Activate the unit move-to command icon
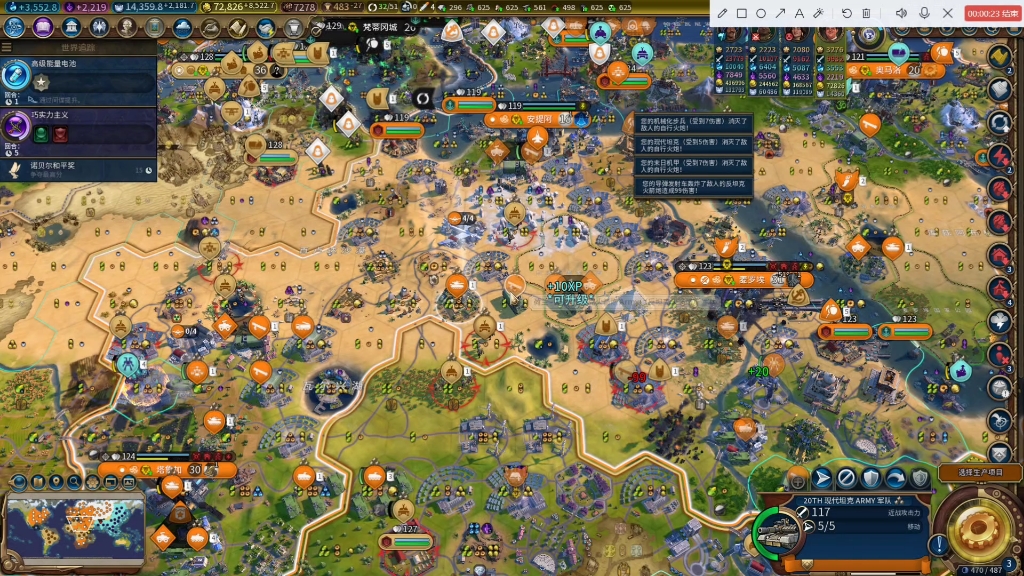Viewport: 1024px width, 576px height. coord(822,479)
